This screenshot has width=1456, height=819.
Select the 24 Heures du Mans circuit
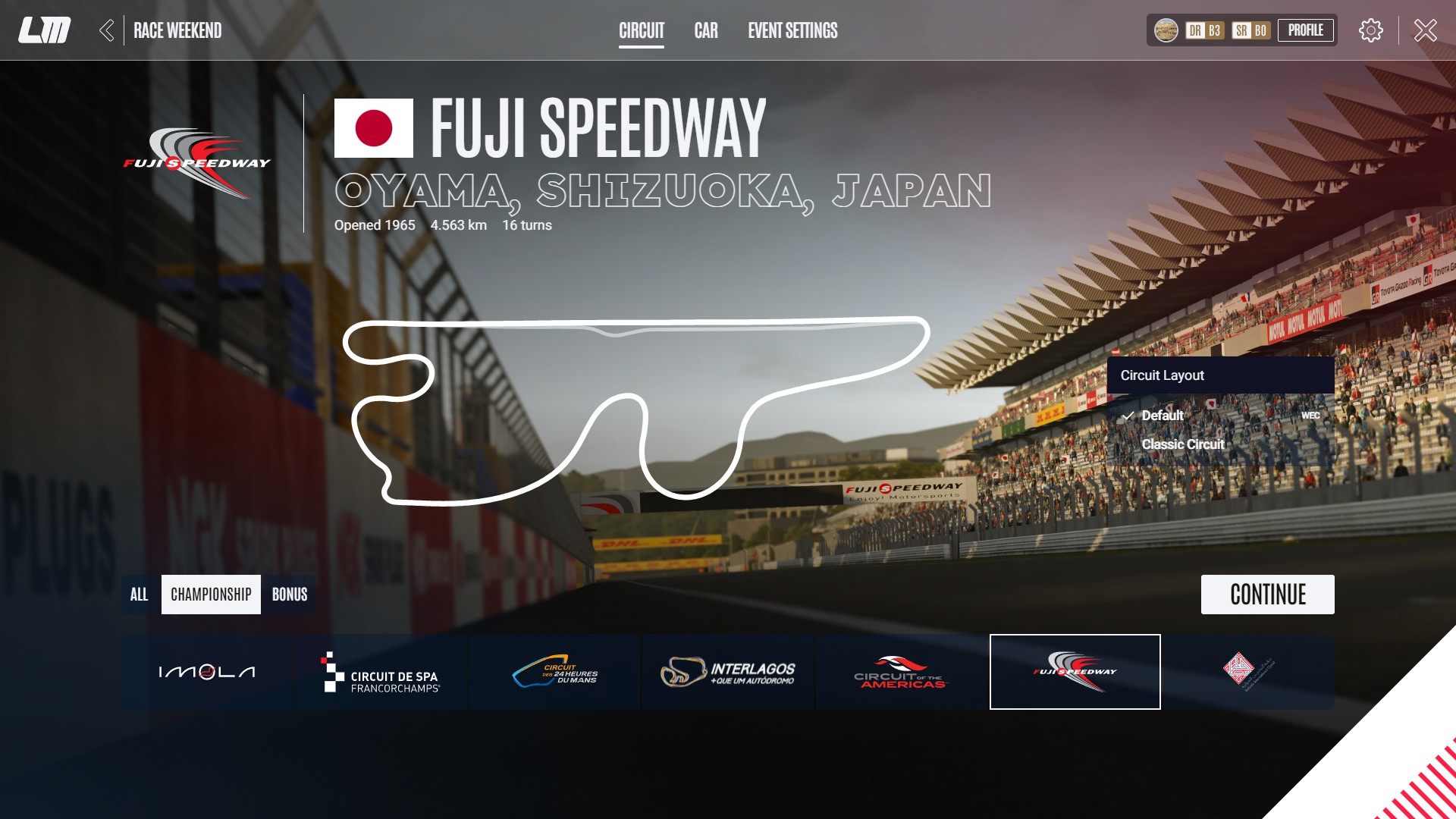coord(554,671)
